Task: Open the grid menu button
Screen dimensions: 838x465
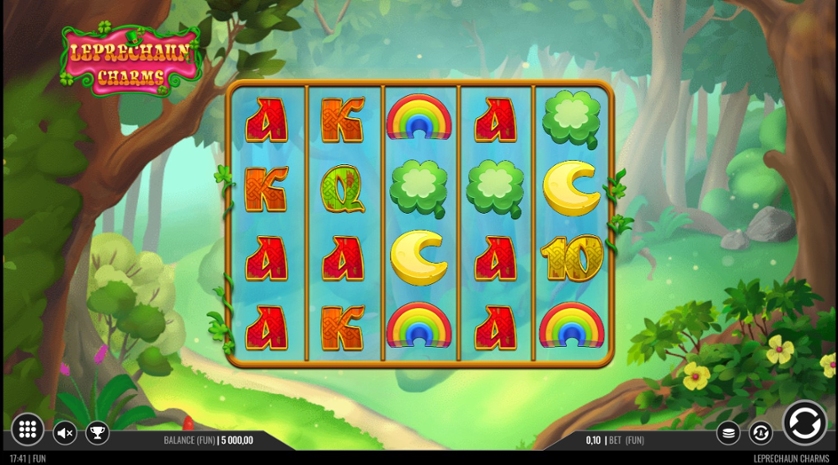Action: click(27, 430)
